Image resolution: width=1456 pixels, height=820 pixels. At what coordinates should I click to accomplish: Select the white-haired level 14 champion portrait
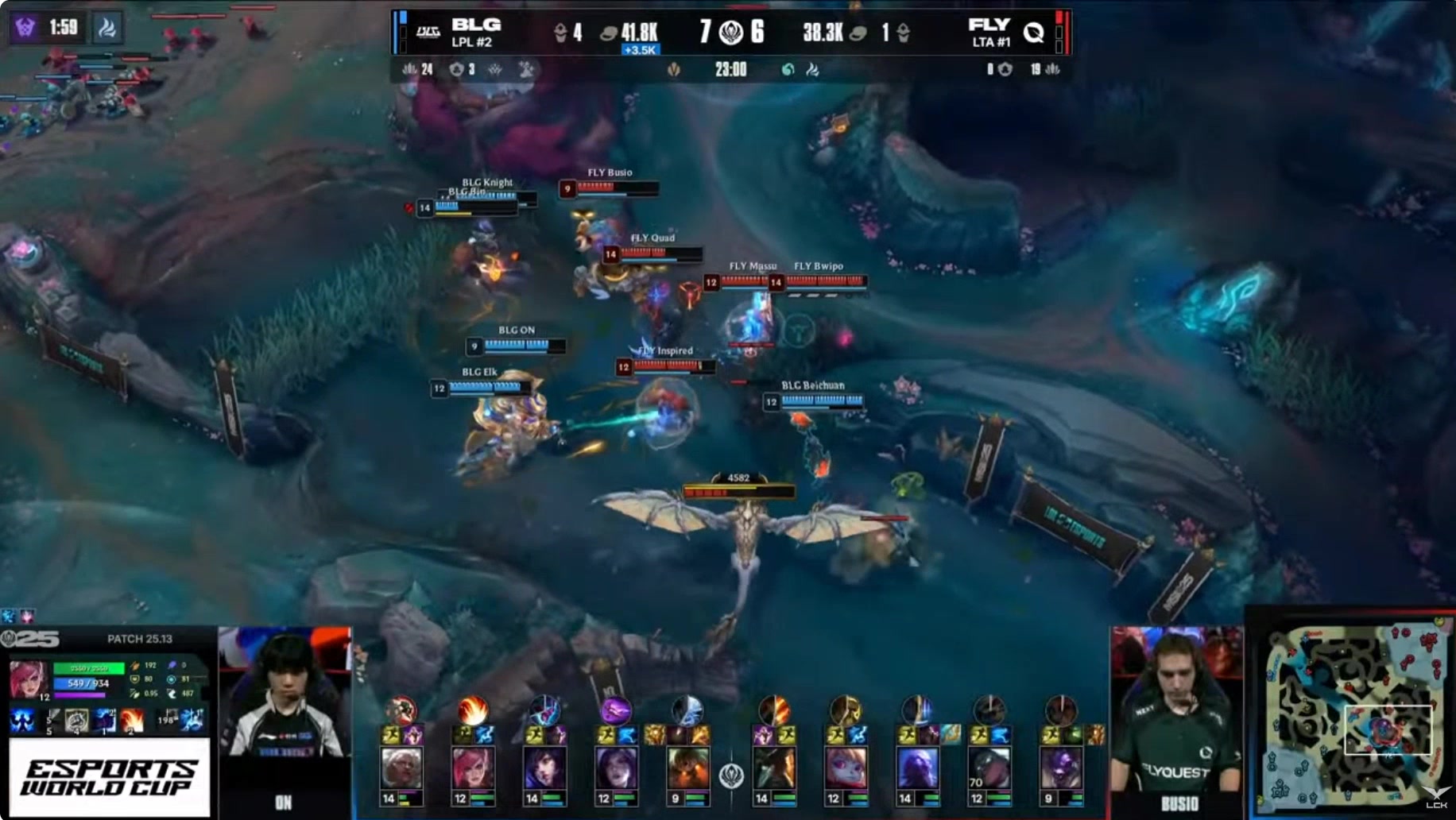(401, 769)
